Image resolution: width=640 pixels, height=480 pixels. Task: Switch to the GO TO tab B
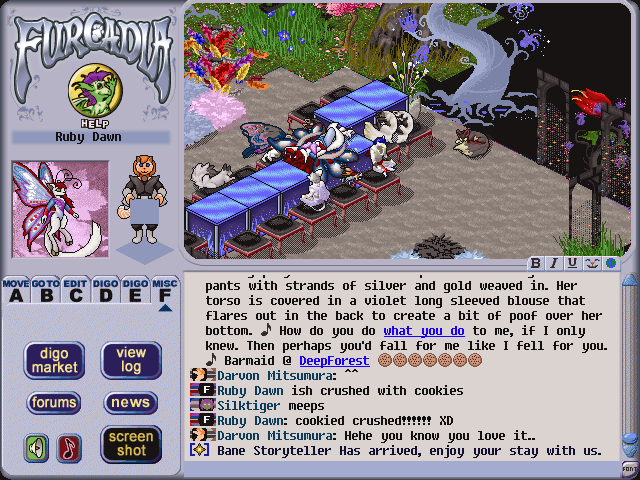point(45,290)
